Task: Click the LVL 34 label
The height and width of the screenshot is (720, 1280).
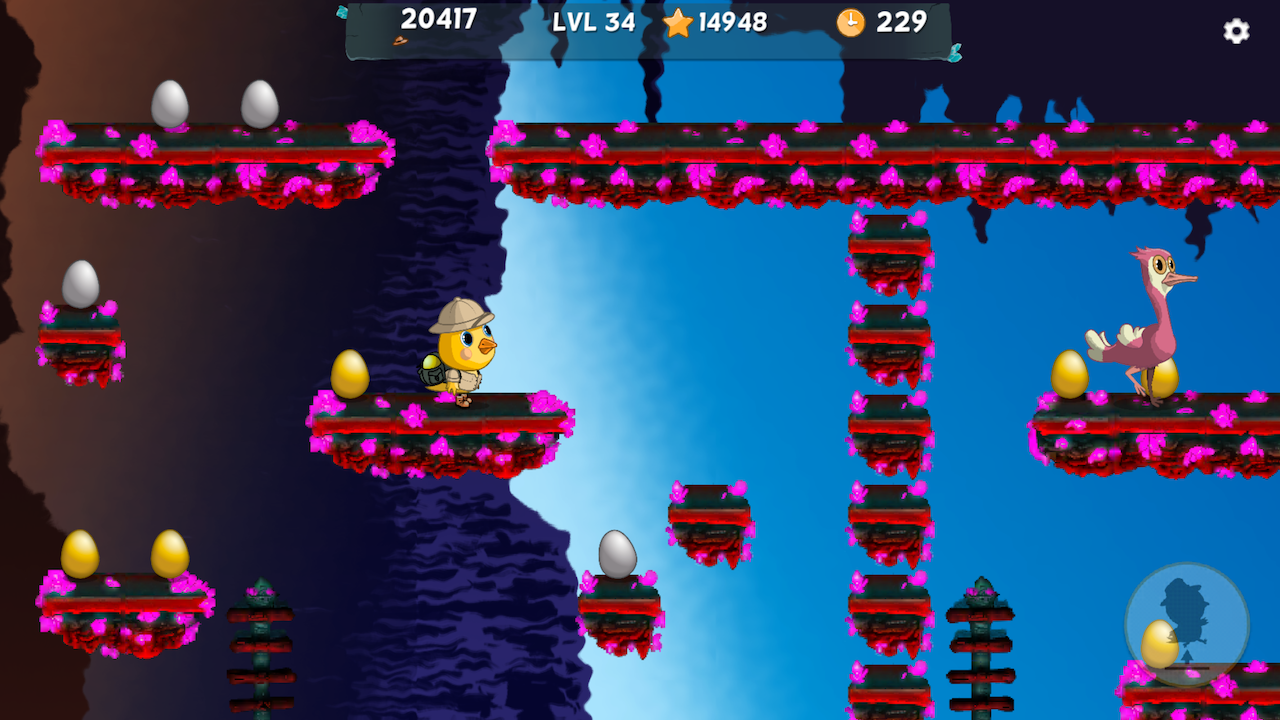Action: coord(594,22)
